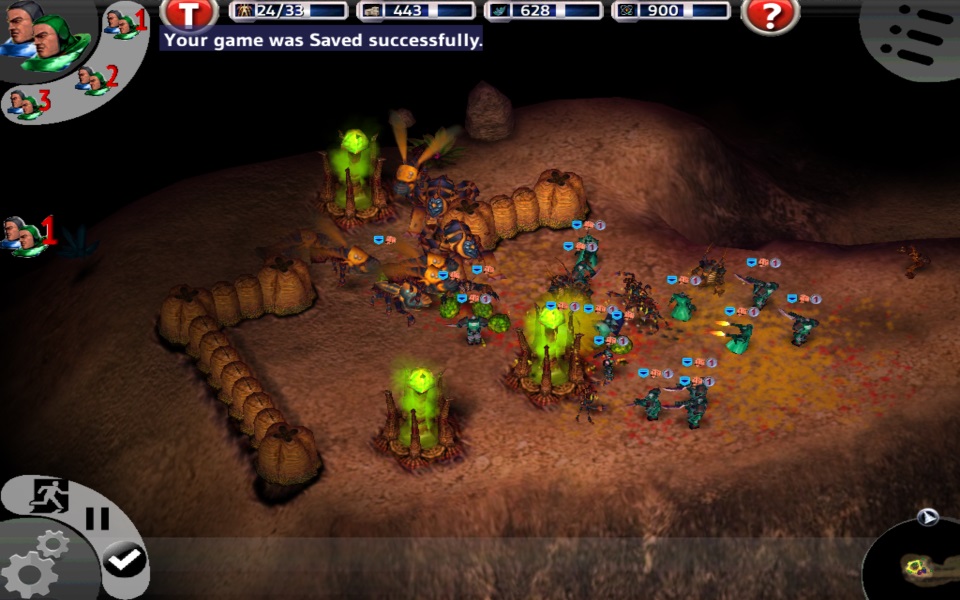Open the red question mark help

pos(770,14)
